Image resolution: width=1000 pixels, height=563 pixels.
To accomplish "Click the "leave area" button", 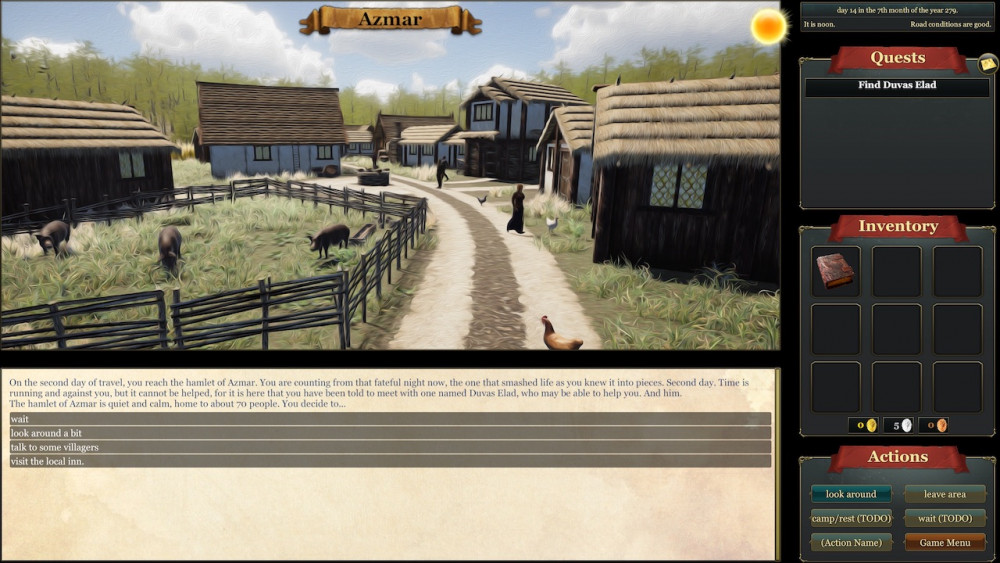I will 944,494.
